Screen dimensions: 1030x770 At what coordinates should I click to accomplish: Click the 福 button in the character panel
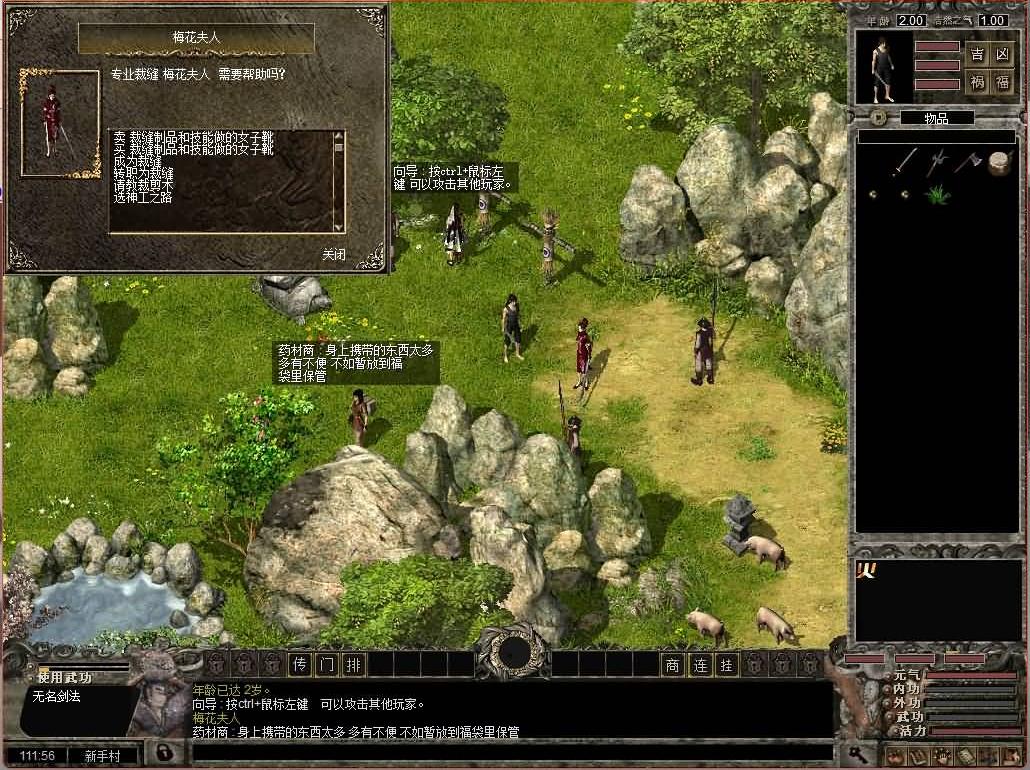click(1002, 82)
